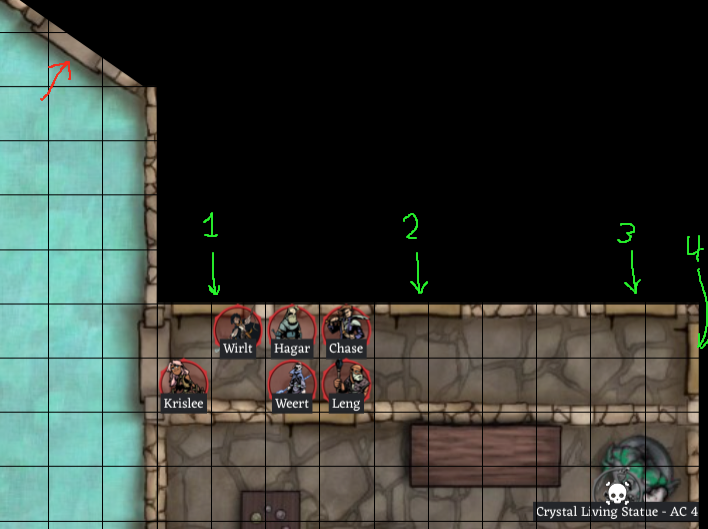The height and width of the screenshot is (529, 708).
Task: Select the Leng character token
Action: click(346, 380)
